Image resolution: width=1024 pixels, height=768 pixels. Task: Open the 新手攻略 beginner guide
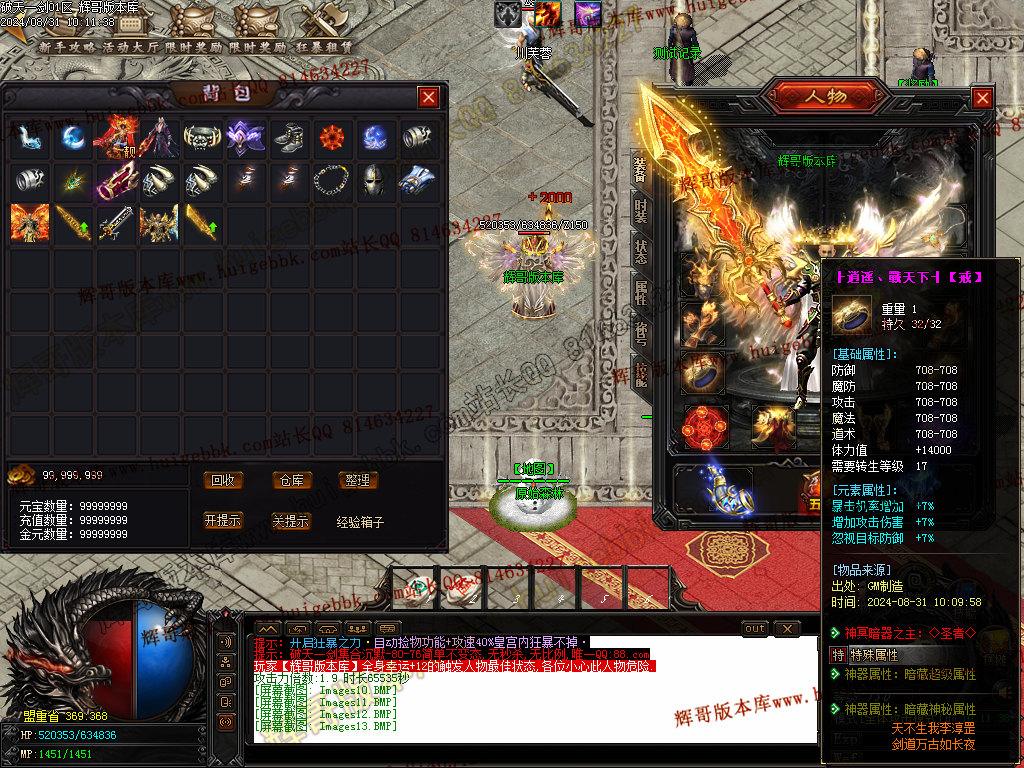click(x=68, y=47)
